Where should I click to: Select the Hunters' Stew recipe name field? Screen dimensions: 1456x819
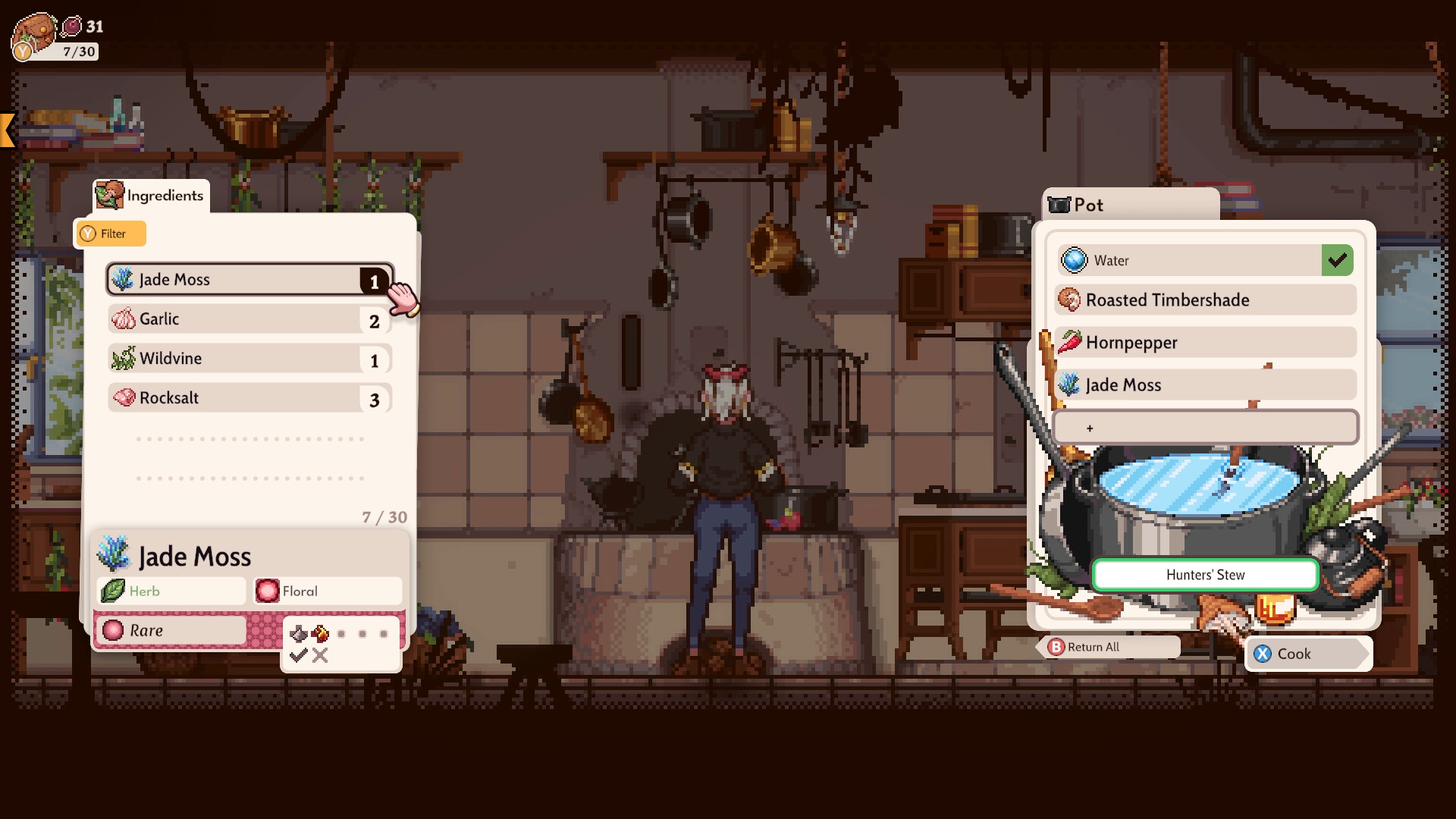[x=1204, y=575]
